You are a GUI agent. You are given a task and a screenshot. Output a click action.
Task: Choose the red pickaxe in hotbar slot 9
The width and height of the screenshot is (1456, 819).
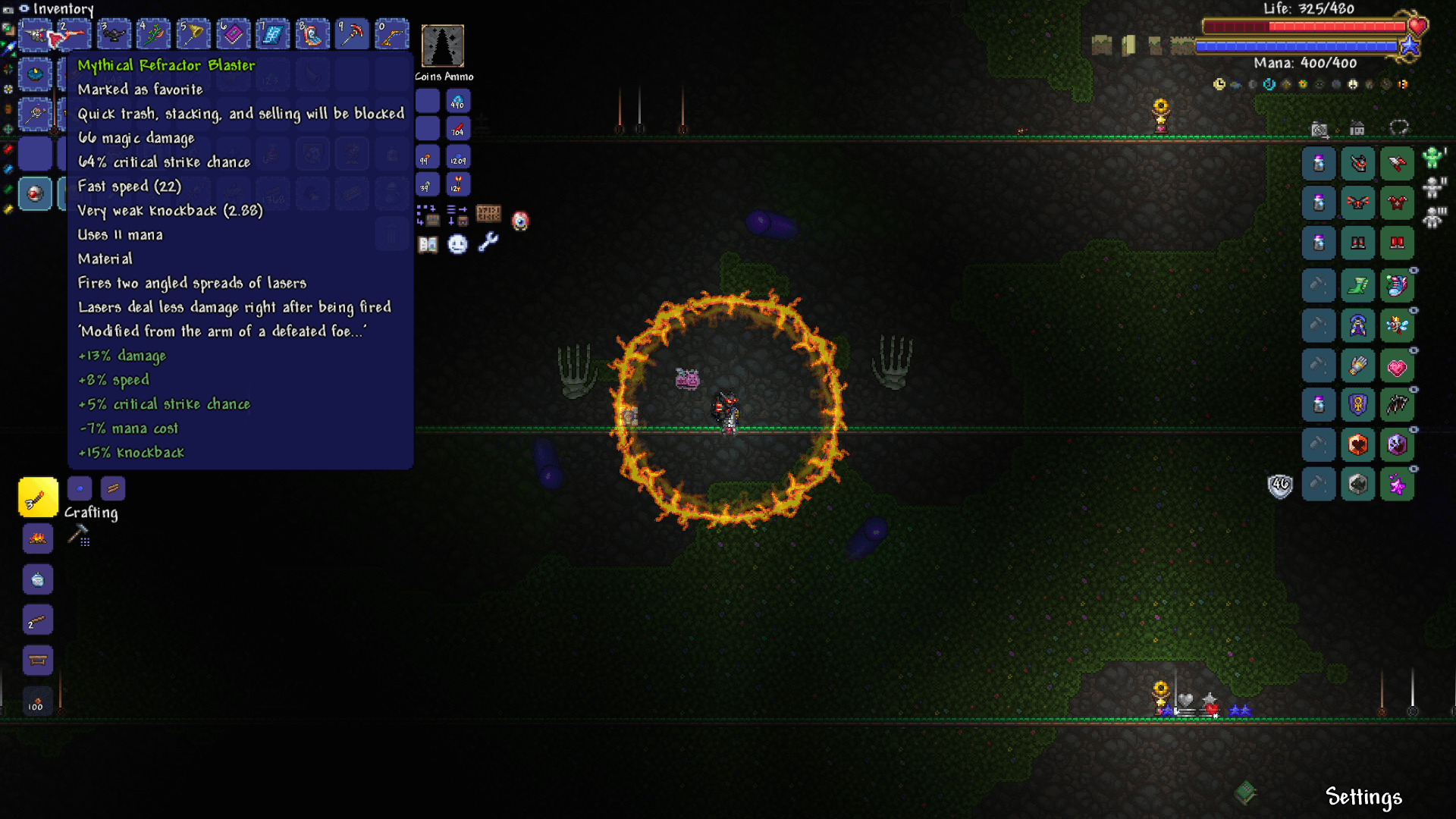click(x=352, y=34)
